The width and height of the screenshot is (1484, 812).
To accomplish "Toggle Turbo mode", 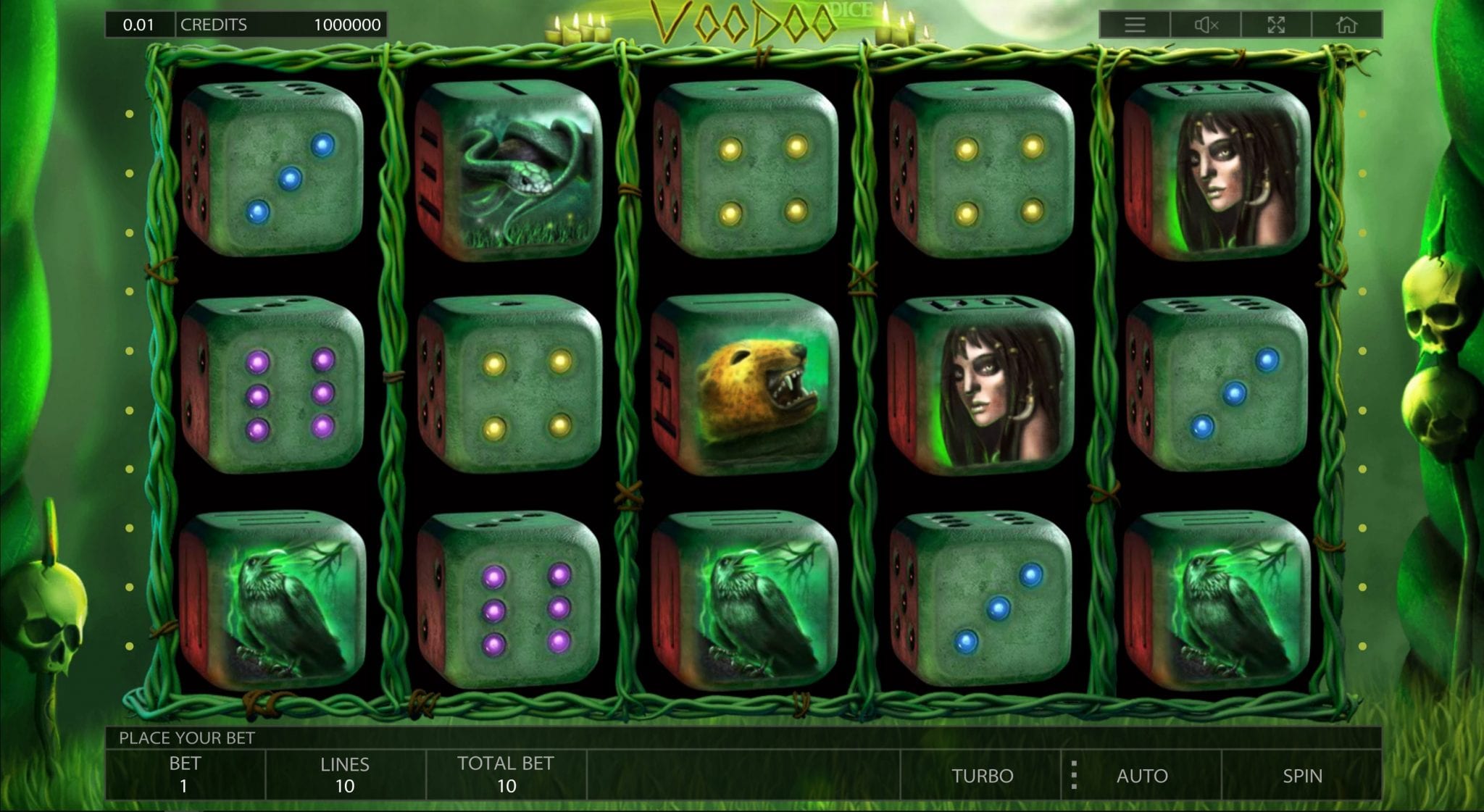I will pyautogui.click(x=982, y=776).
